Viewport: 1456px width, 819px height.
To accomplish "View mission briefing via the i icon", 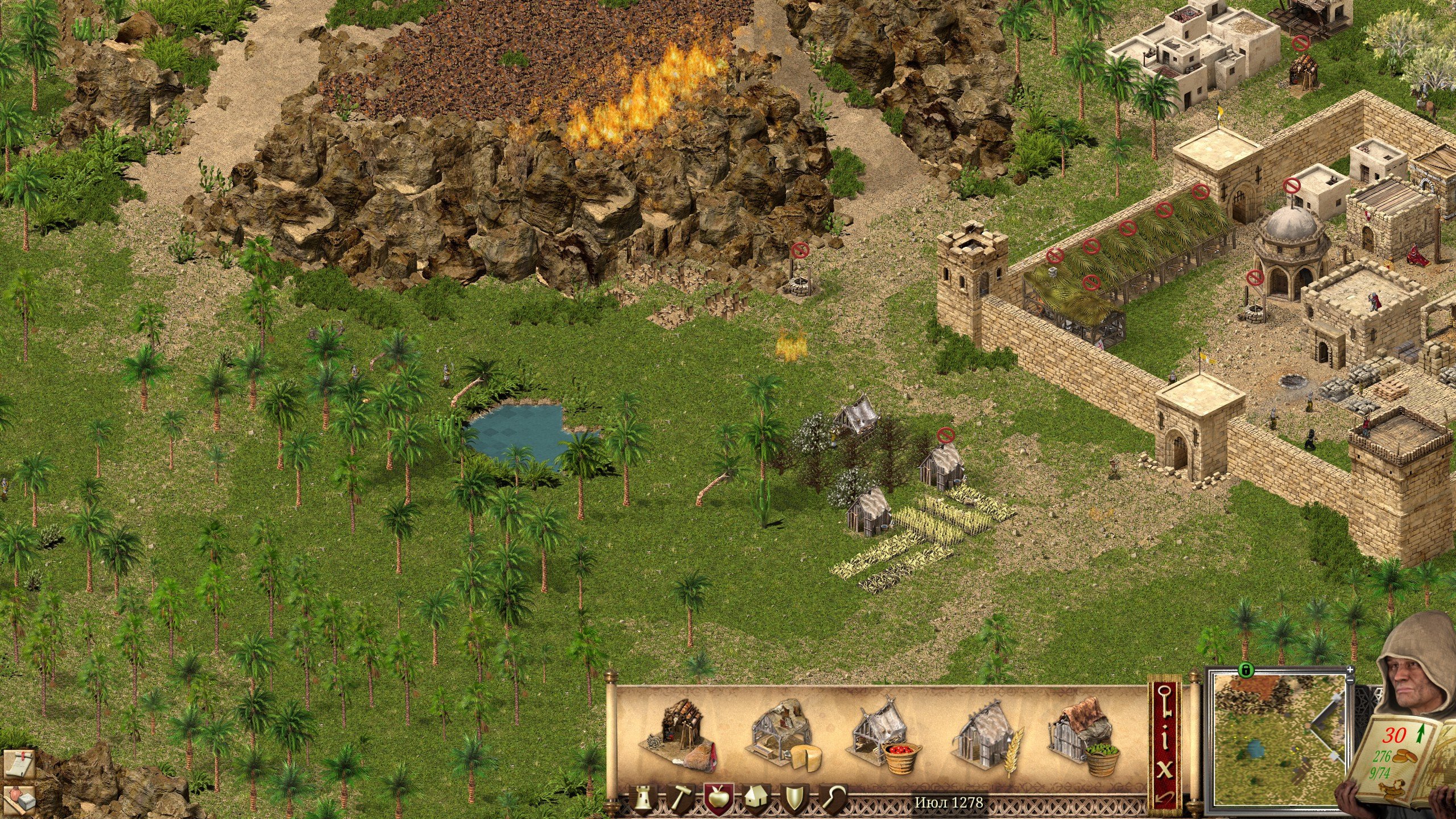I will 1164,737.
